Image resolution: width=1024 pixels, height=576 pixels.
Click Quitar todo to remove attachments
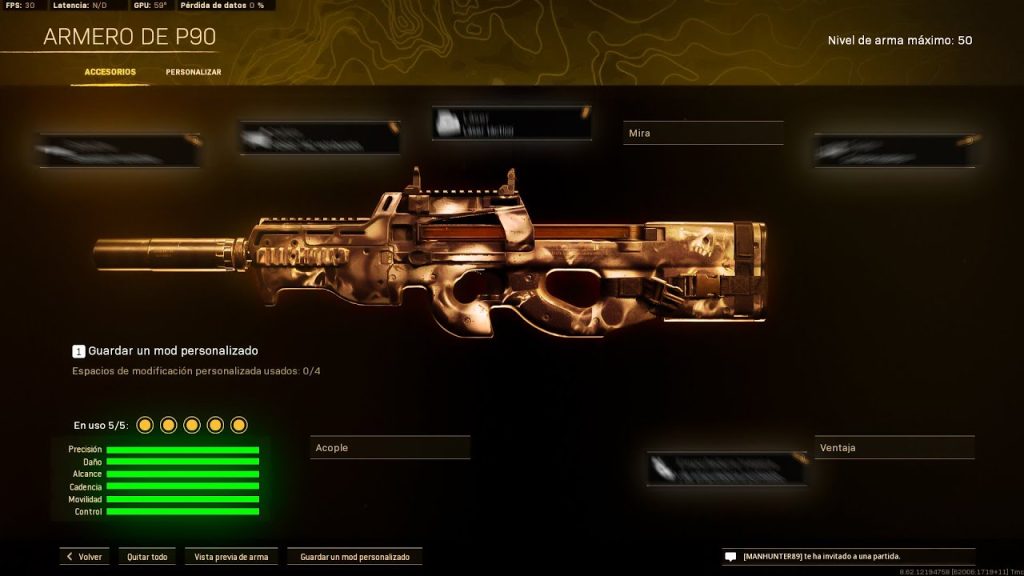tap(147, 557)
